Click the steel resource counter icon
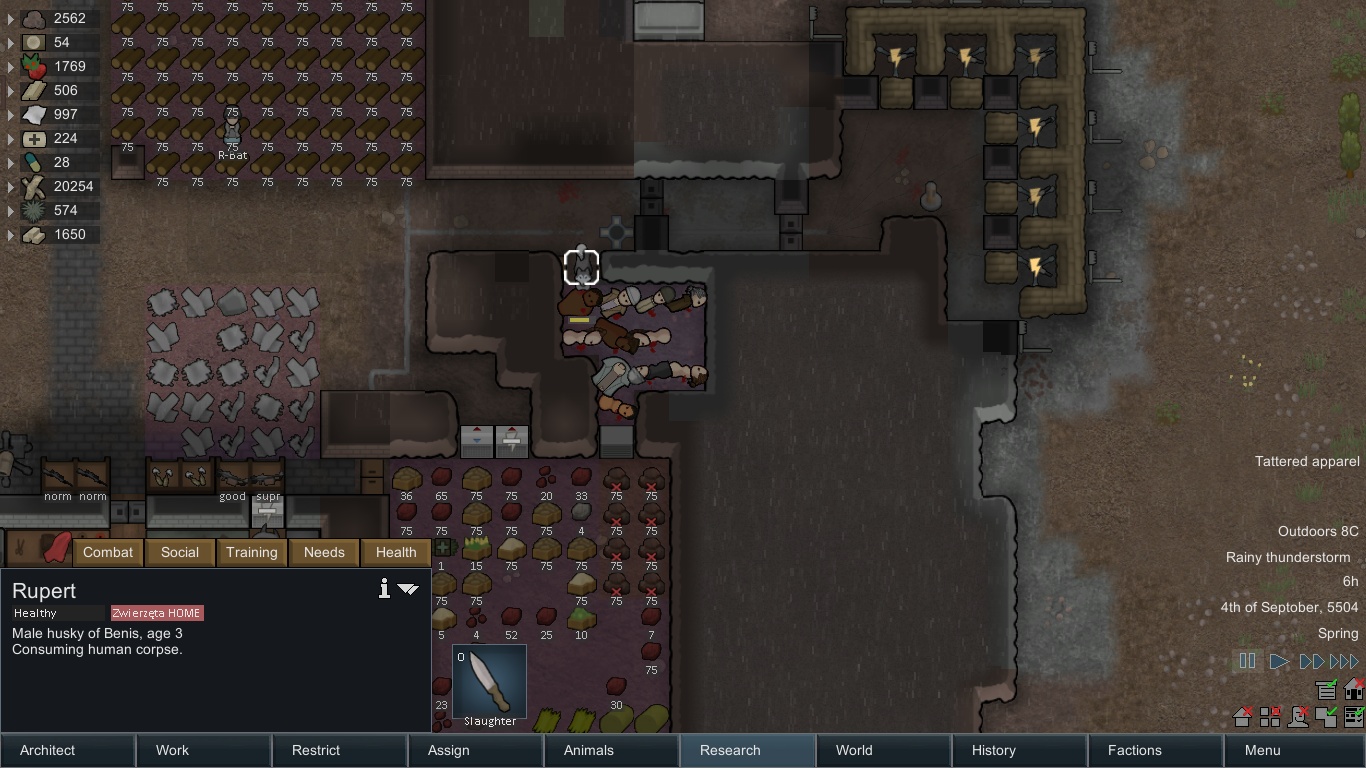Image resolution: width=1366 pixels, height=768 pixels. 33,90
